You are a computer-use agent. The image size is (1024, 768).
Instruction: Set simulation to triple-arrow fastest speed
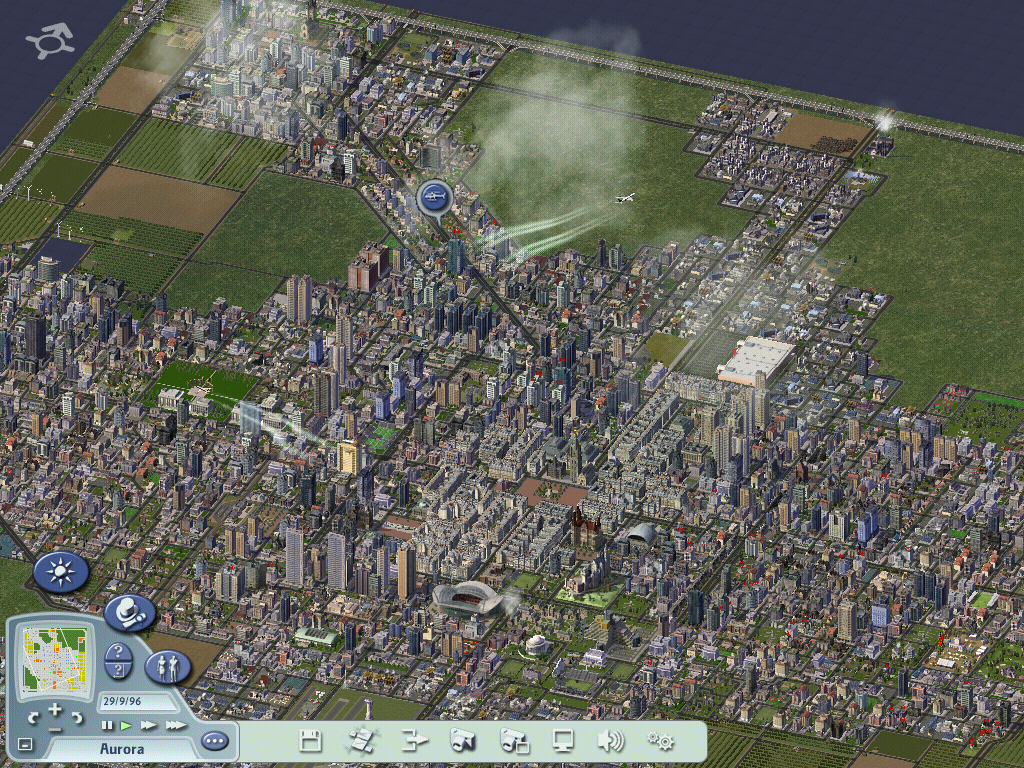175,725
